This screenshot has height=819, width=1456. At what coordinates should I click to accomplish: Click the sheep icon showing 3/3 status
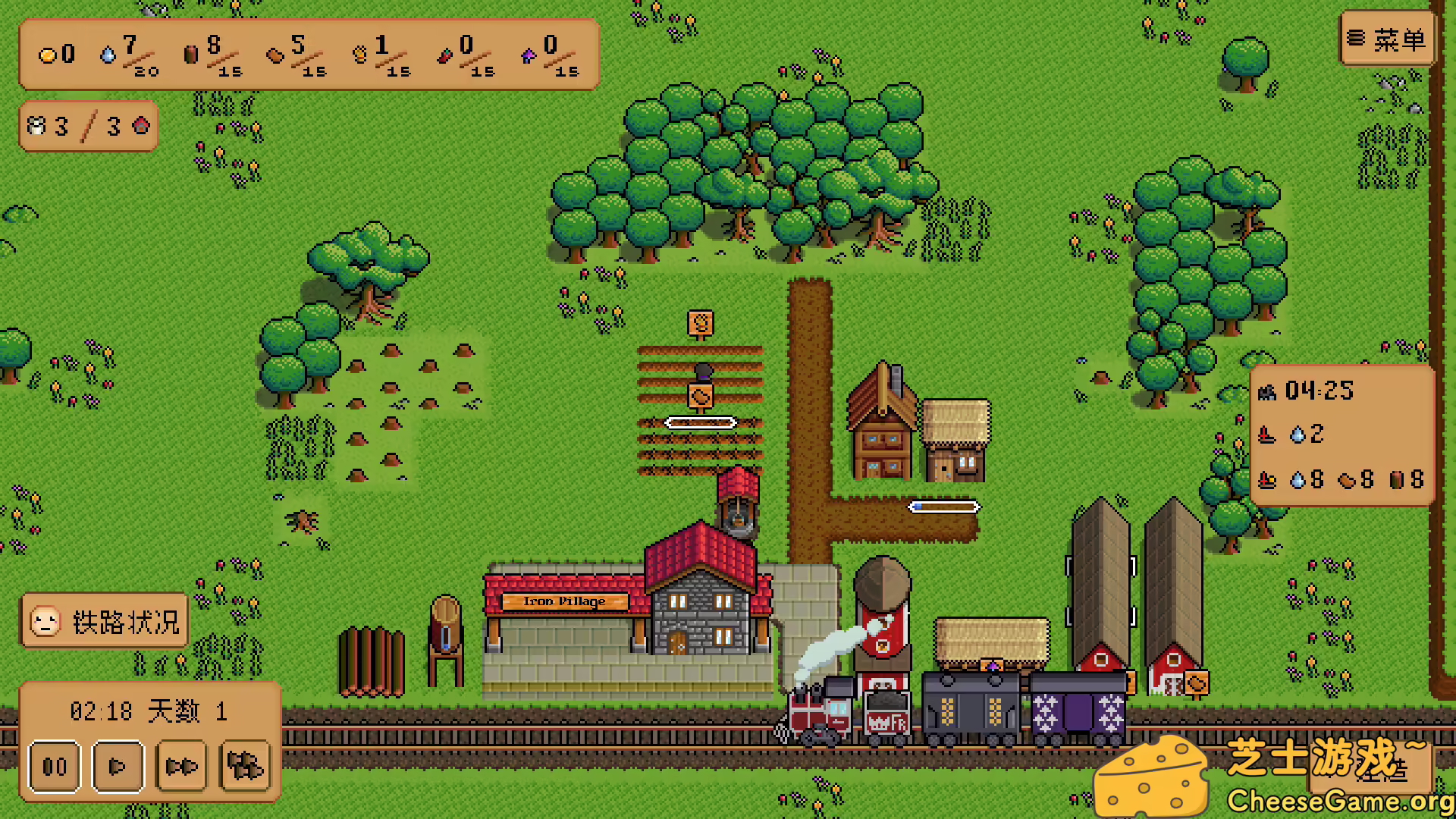36,125
